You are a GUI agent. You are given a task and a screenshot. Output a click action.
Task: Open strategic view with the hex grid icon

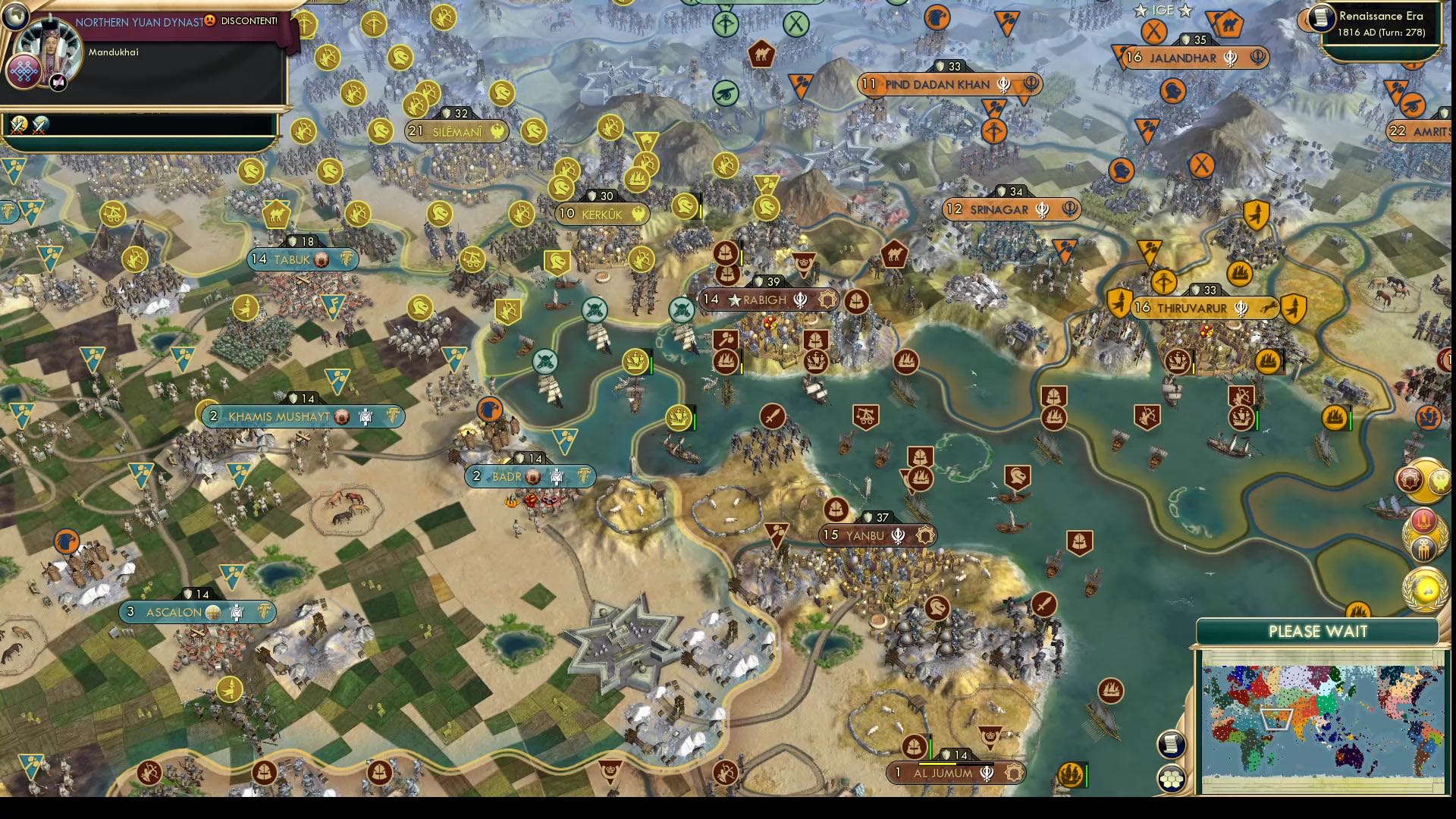tap(1172, 777)
